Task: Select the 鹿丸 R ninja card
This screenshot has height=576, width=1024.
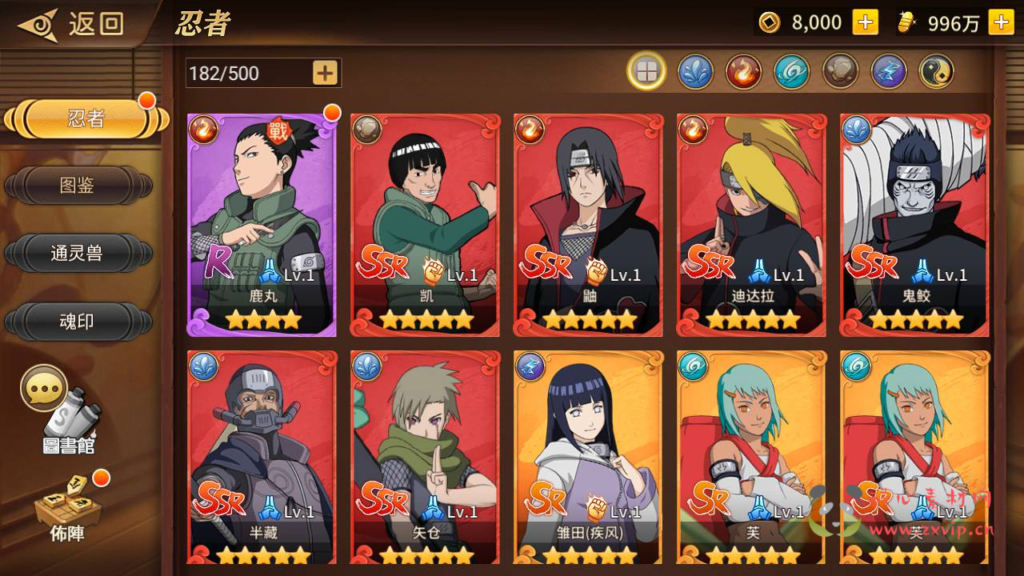Action: [x=261, y=224]
